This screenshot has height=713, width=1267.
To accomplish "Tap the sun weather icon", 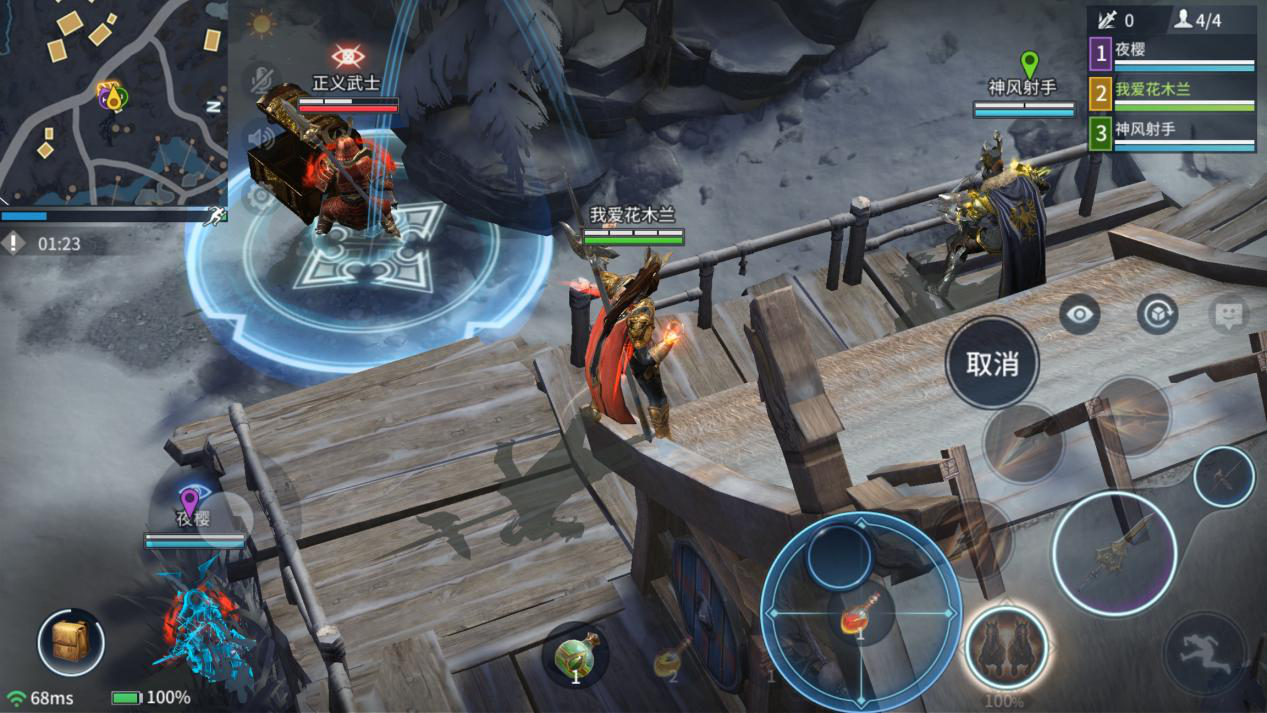I will coord(262,23).
